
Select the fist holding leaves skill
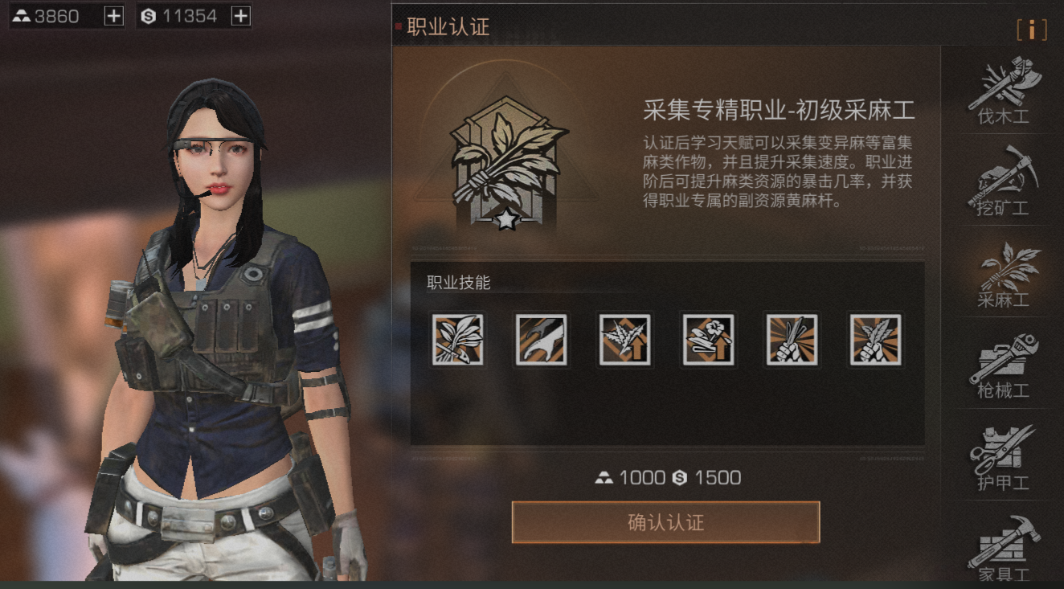pos(875,339)
